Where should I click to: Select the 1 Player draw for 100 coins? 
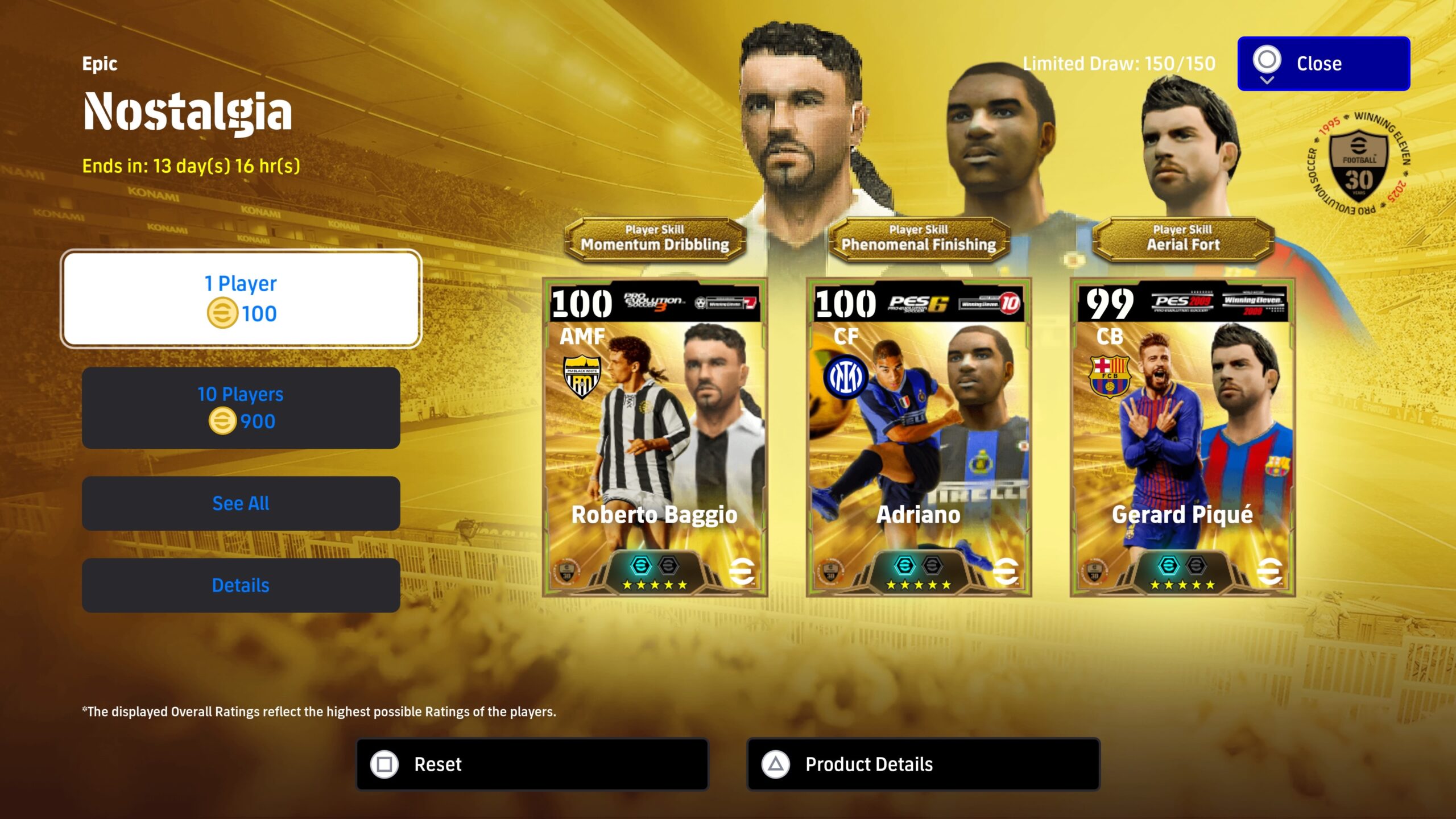(x=241, y=299)
